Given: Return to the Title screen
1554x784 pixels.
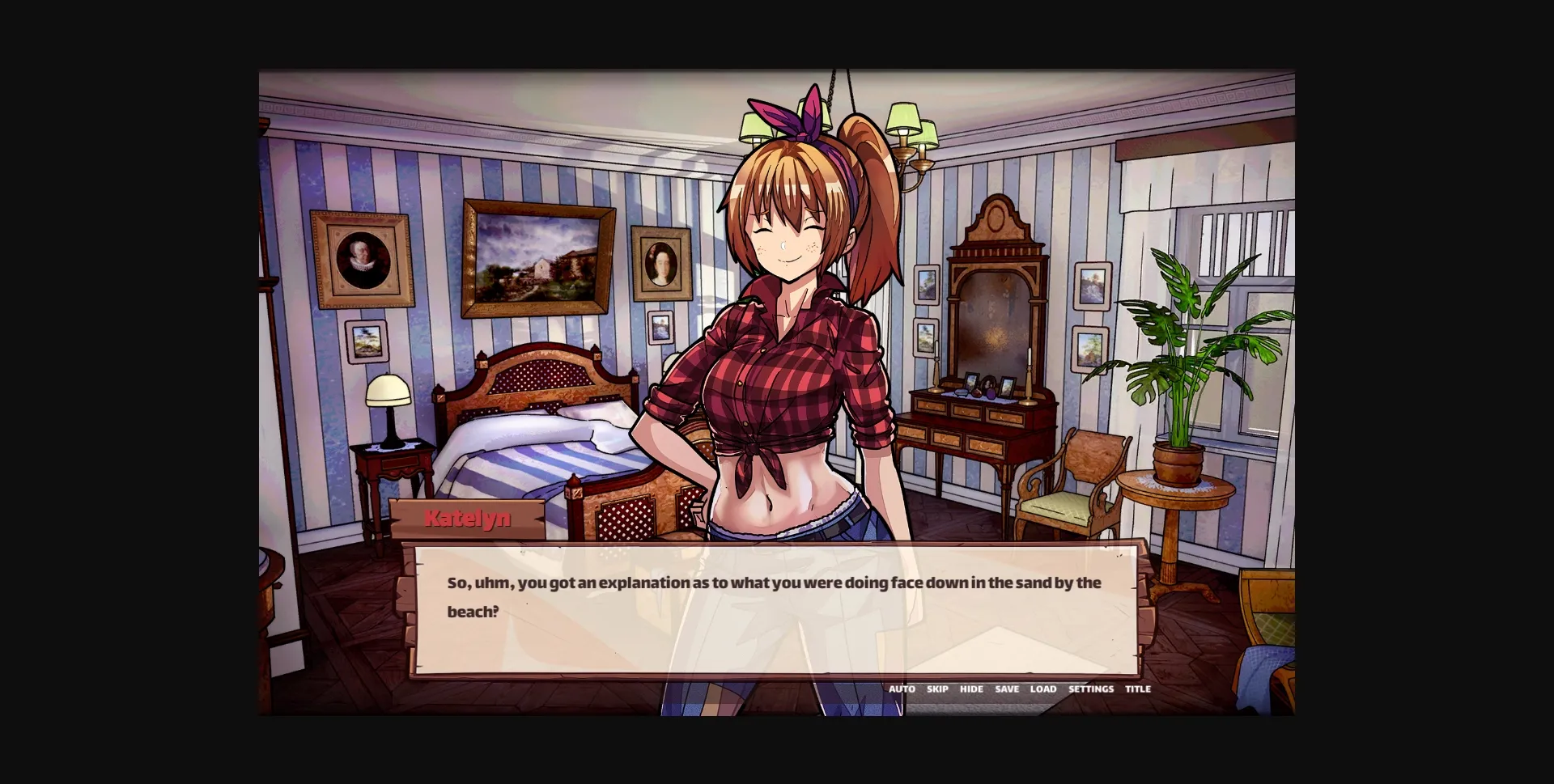Looking at the screenshot, I should 1137,689.
